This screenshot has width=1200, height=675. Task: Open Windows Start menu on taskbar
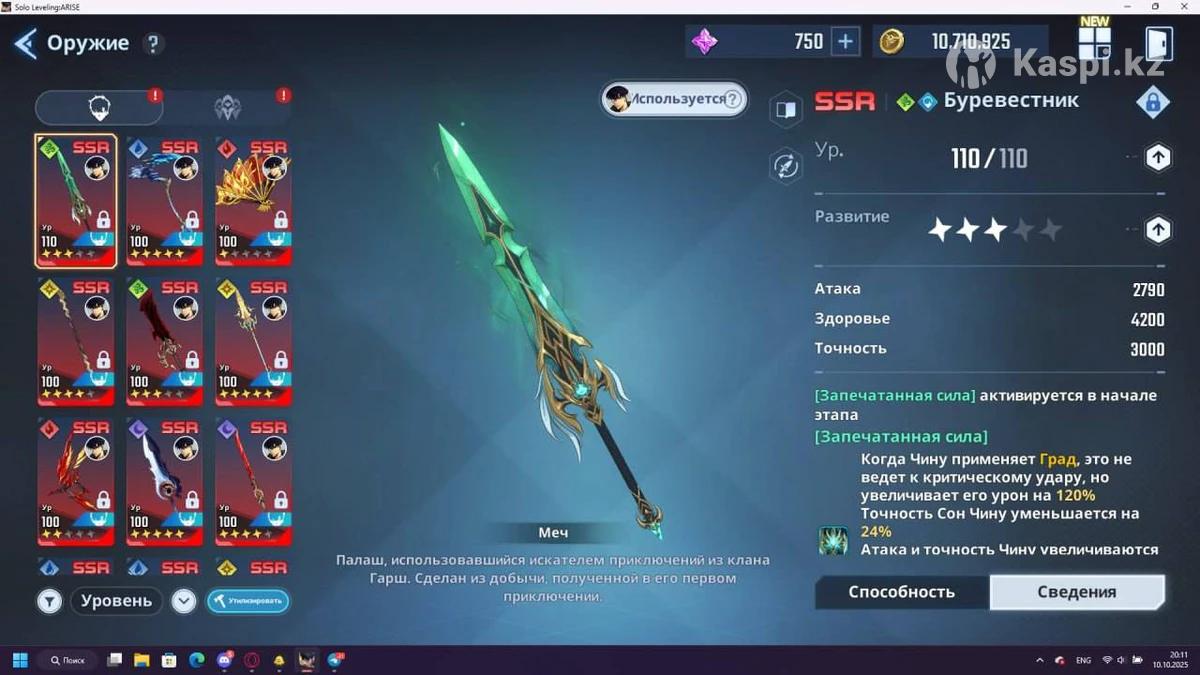point(19,660)
